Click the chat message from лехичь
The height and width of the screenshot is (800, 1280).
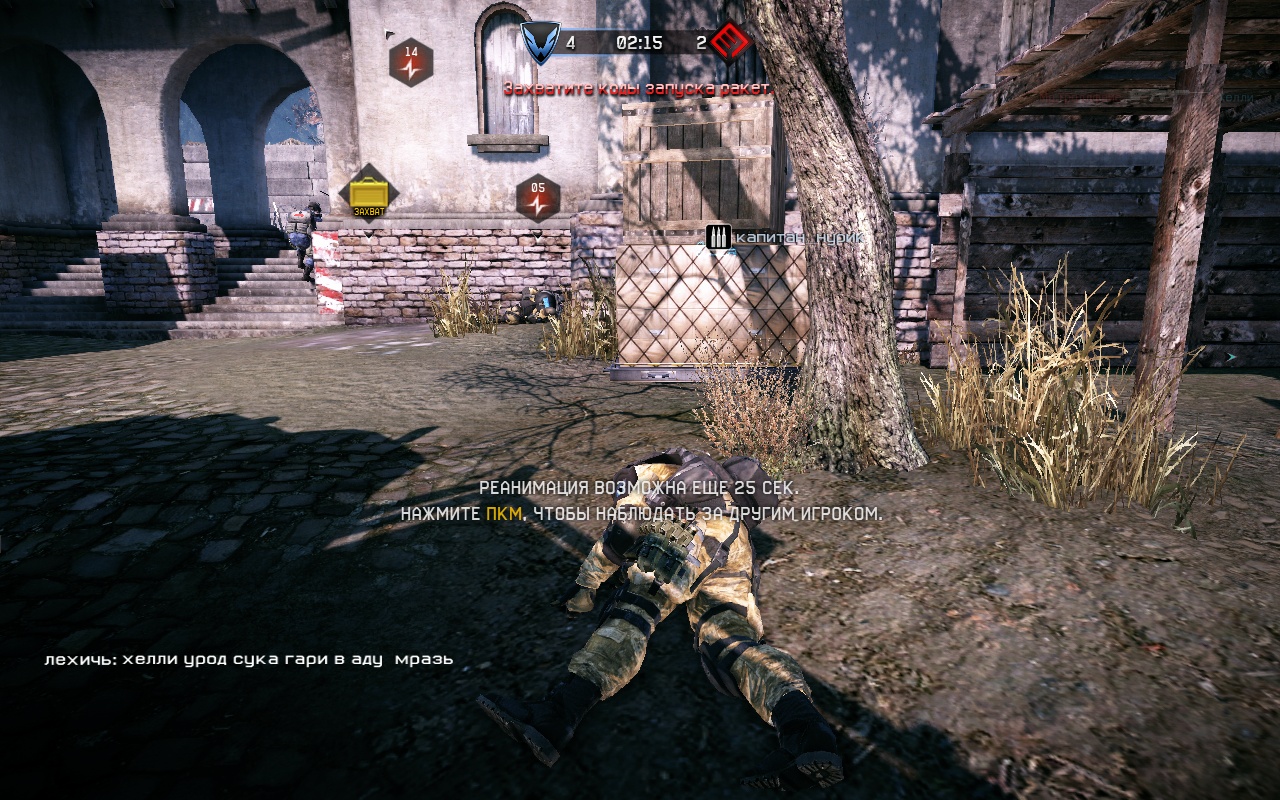click(x=249, y=659)
